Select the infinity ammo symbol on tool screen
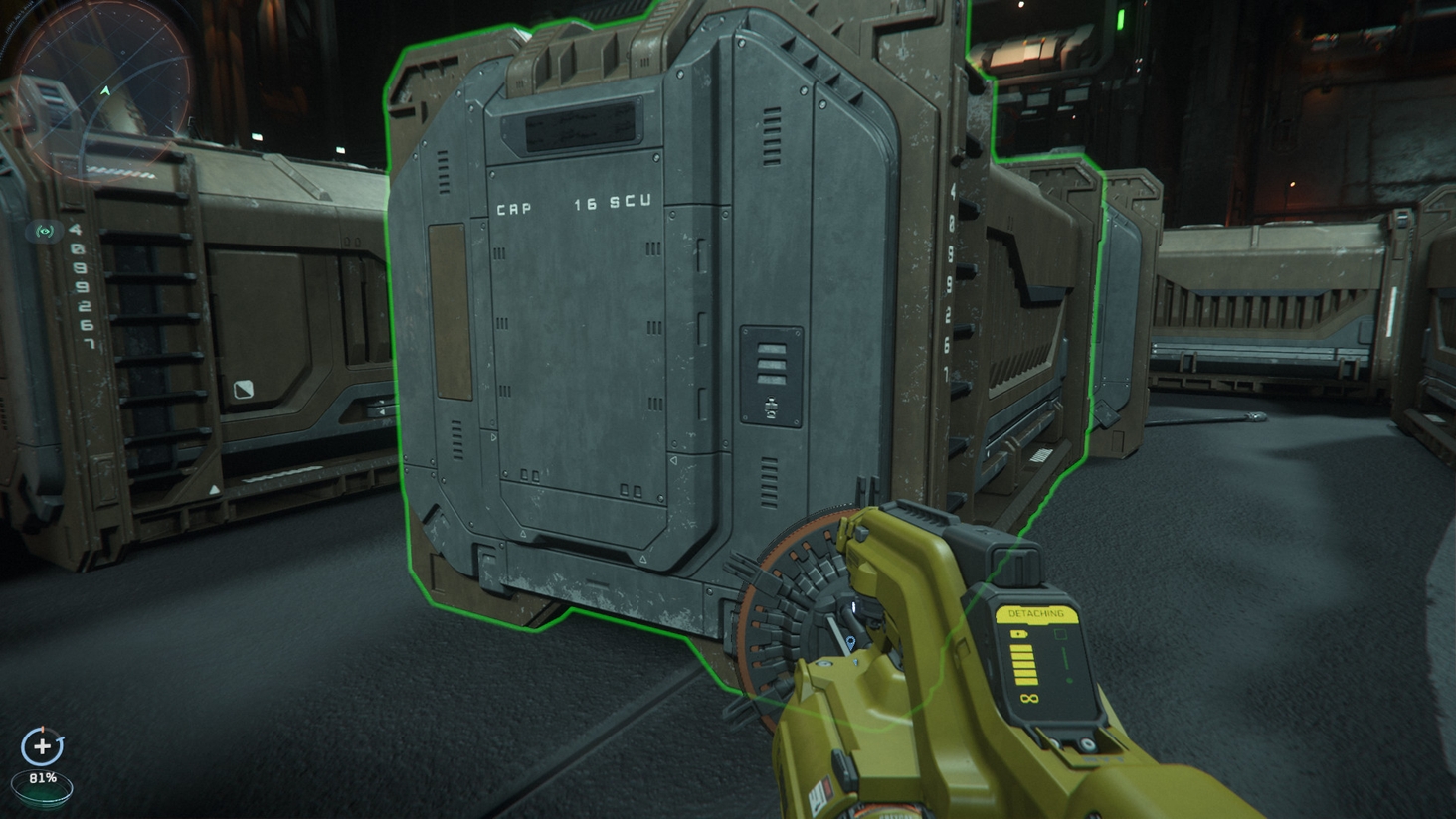 pos(1031,699)
